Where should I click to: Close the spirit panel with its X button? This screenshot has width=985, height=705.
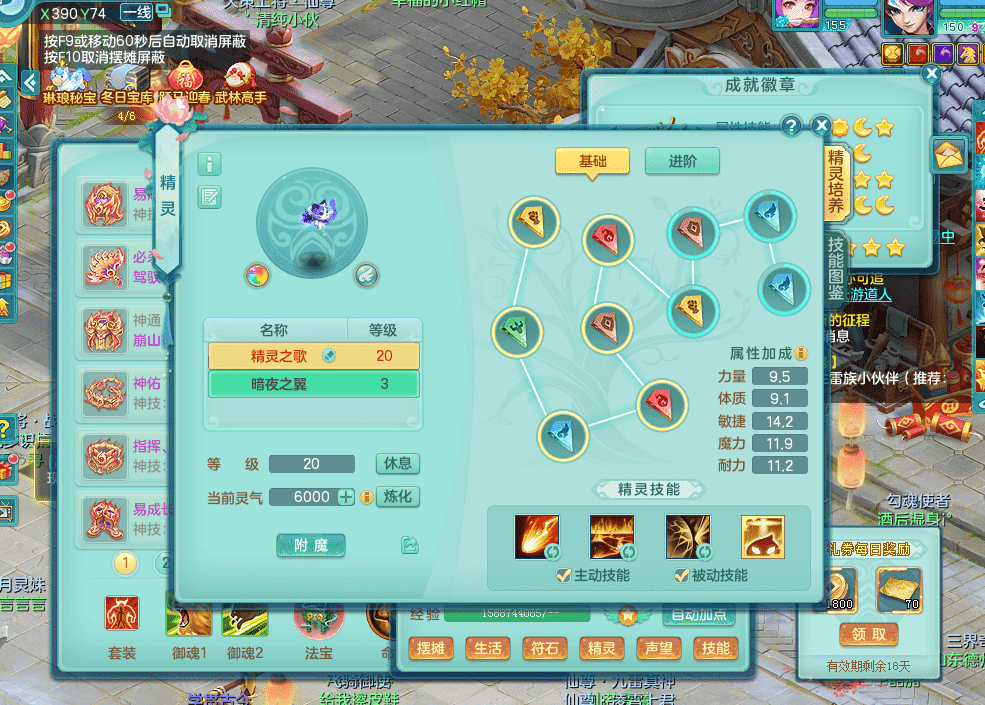tap(821, 126)
